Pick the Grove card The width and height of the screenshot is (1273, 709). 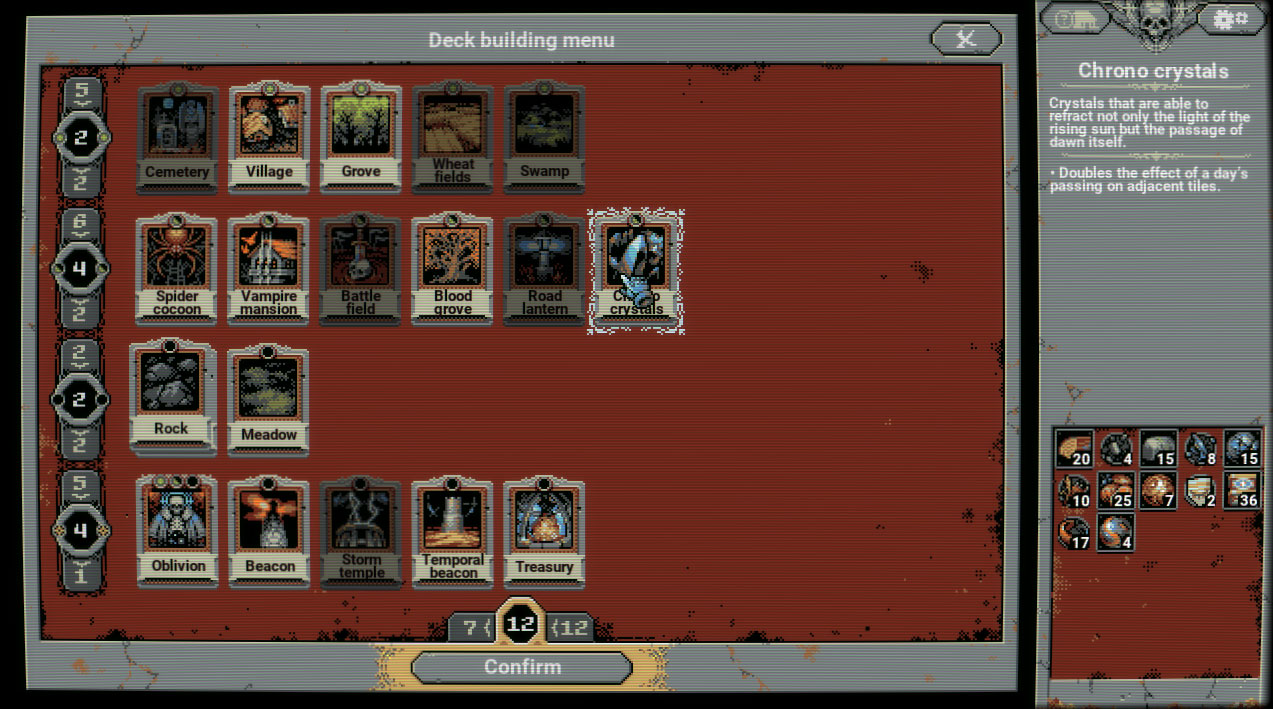361,137
